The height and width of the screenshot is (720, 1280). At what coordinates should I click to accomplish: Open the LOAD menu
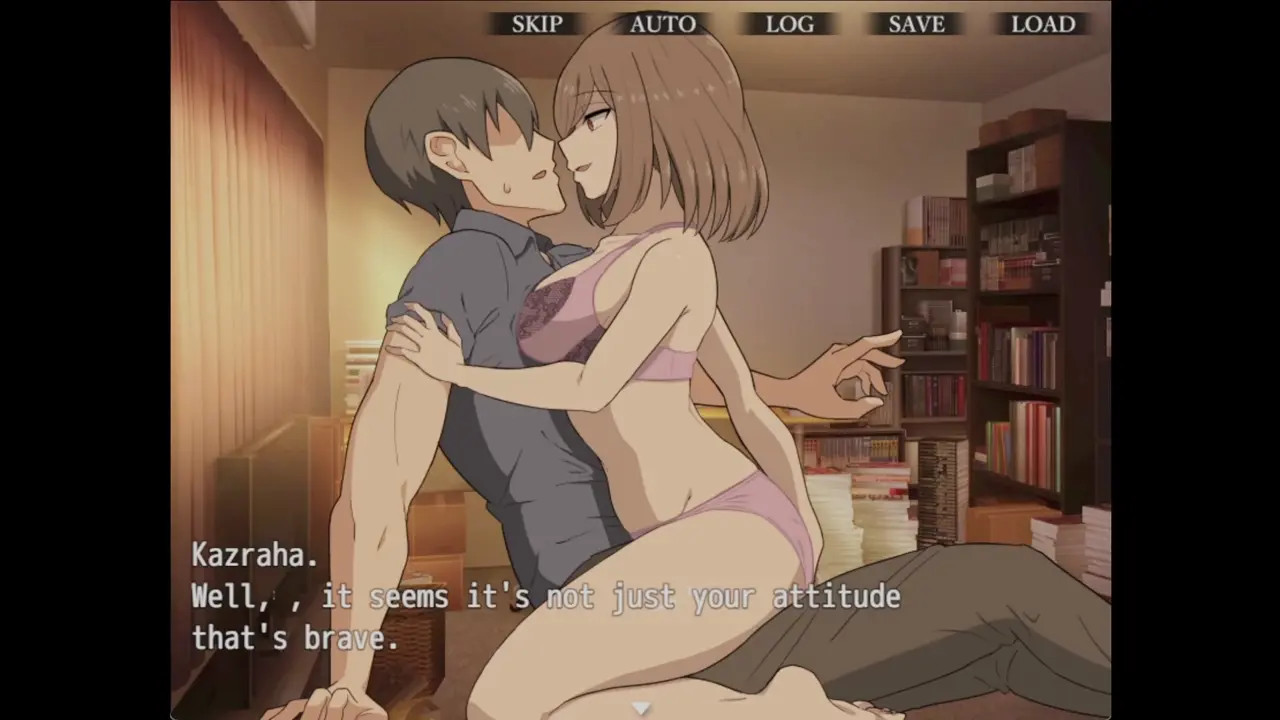tap(1043, 24)
